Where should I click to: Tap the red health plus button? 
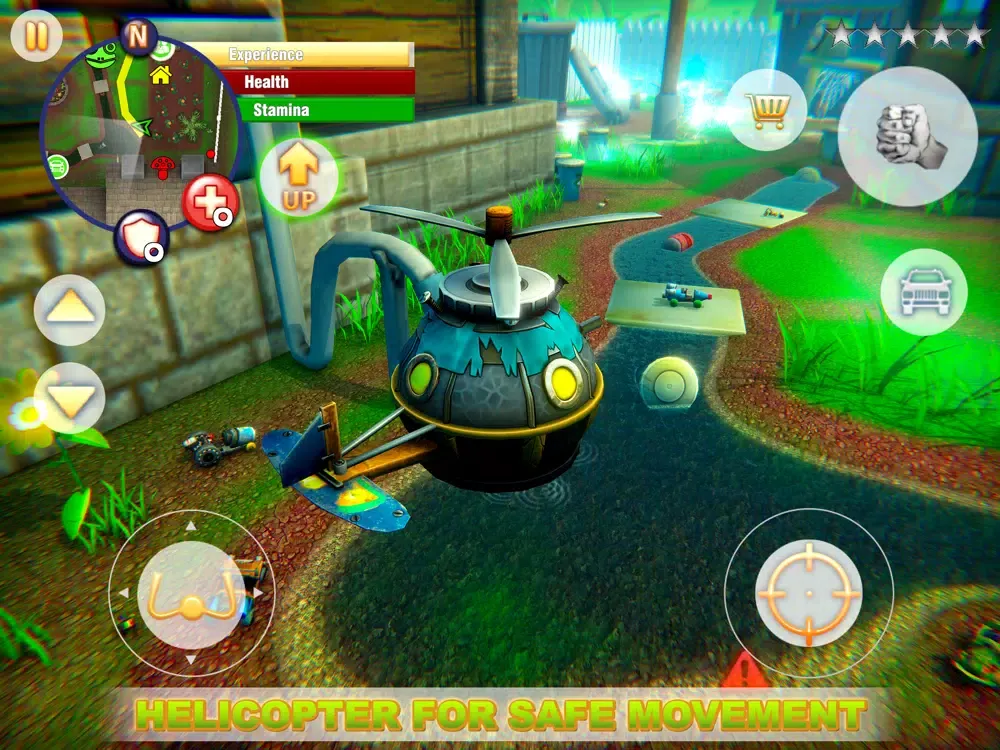[x=210, y=202]
